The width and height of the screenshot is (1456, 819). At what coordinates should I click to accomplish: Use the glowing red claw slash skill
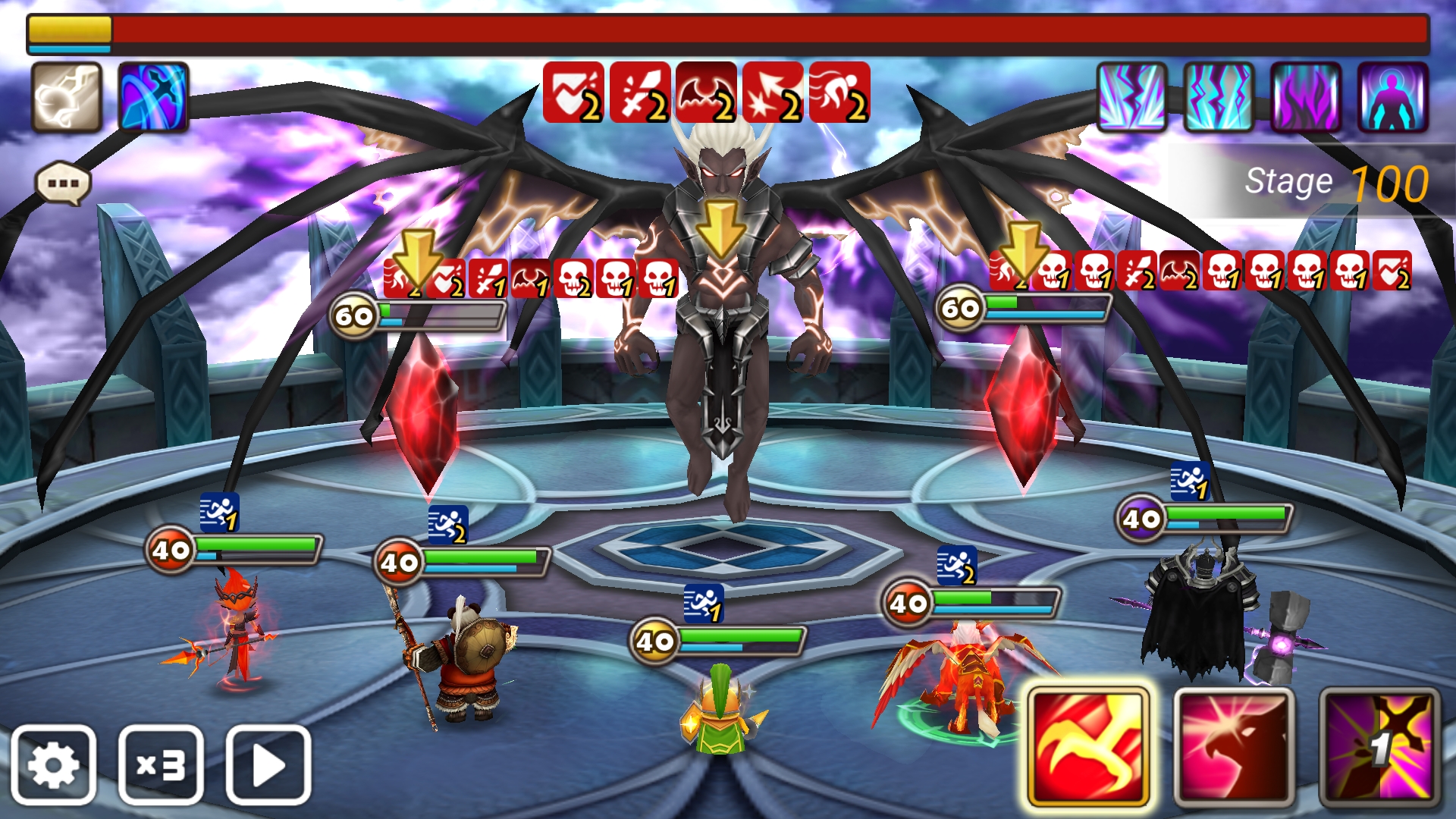(x=1088, y=747)
